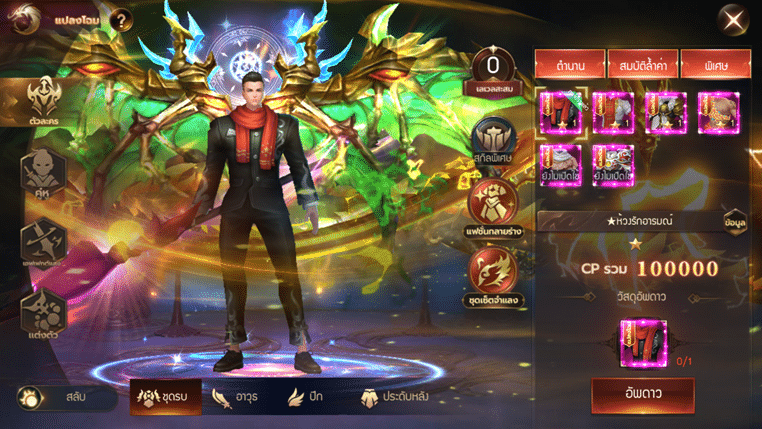Close the transformation screen with the X
The width and height of the screenshot is (762, 429).
tap(735, 19)
